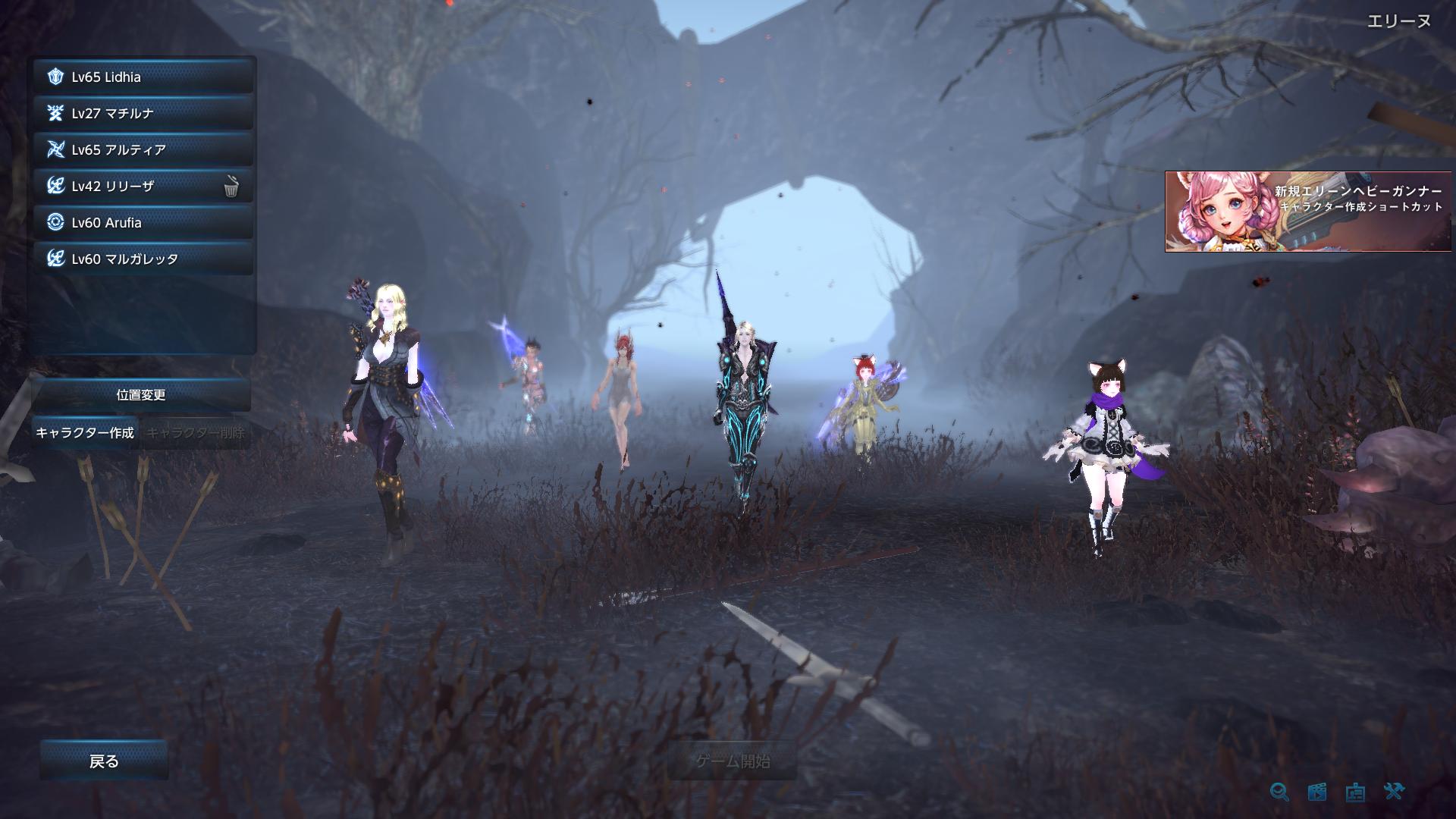Click the grayed キャラクター削除 option
Viewport: 1456px width, 819px height.
tap(198, 434)
